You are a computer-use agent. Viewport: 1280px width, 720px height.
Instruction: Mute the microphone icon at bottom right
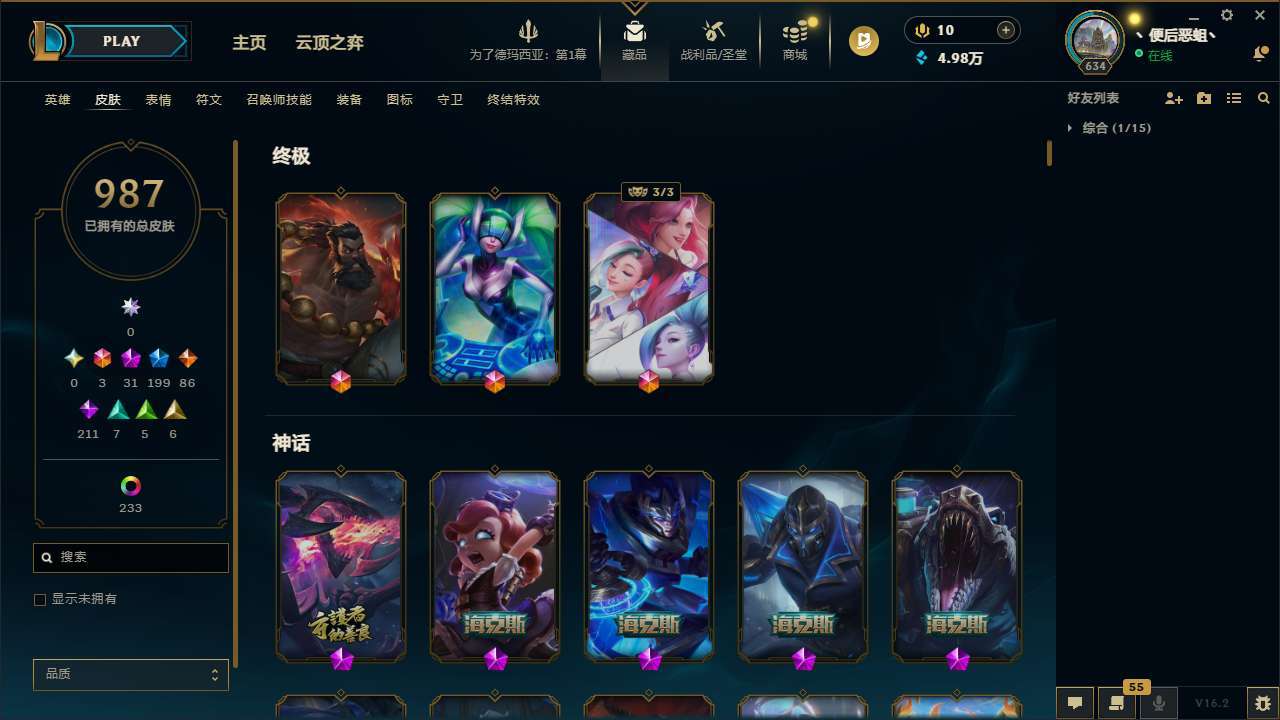(x=1159, y=703)
